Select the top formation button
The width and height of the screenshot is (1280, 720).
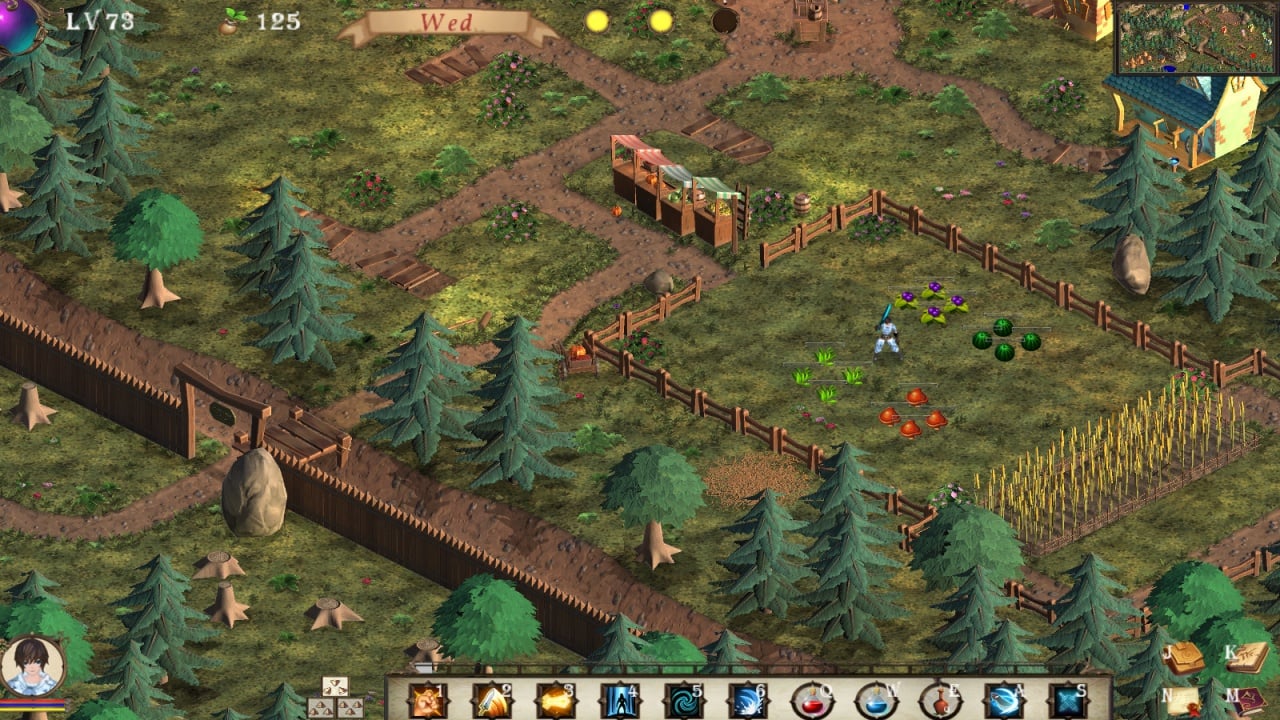pos(335,686)
